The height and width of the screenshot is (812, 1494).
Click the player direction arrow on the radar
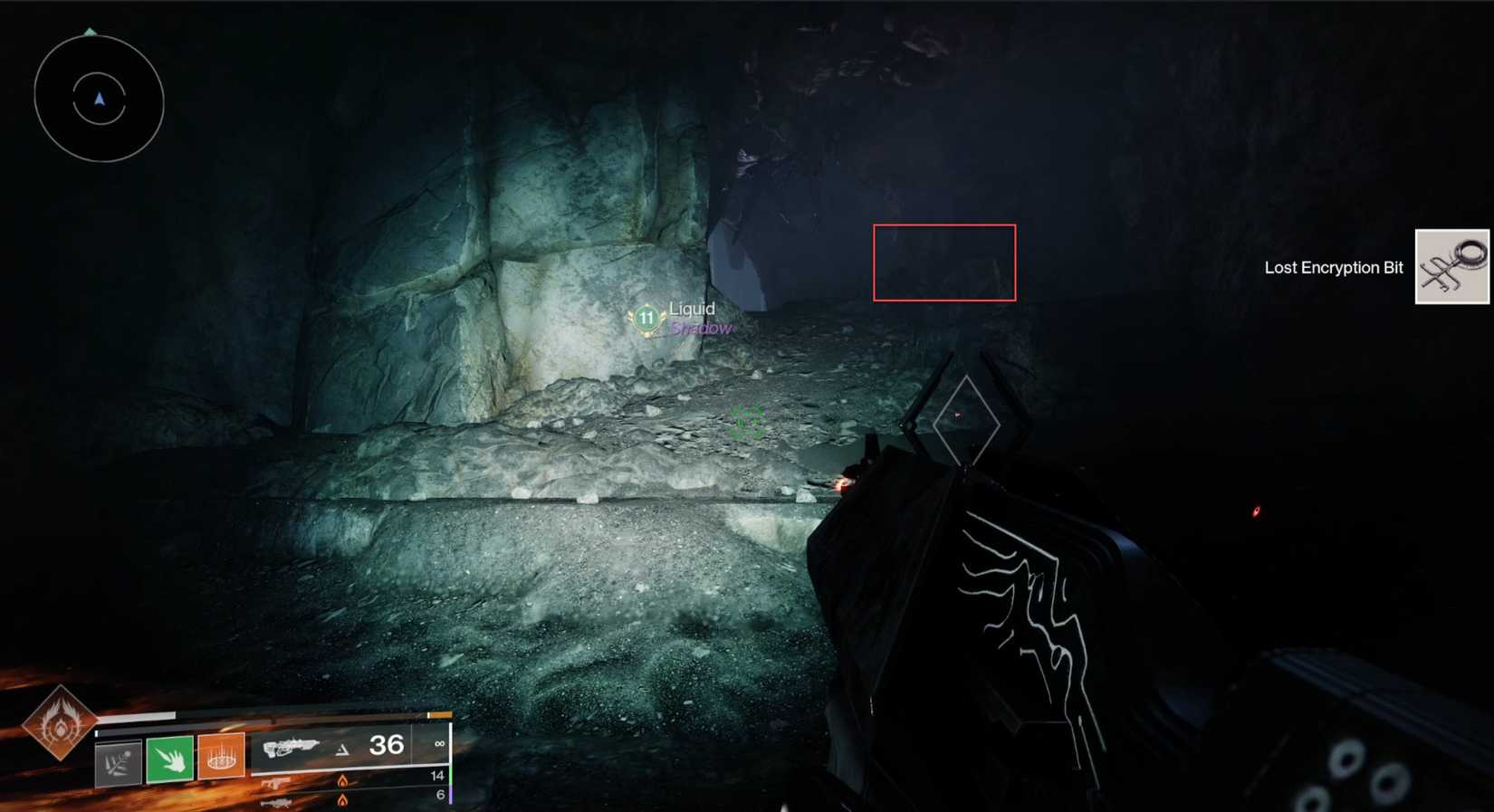click(98, 100)
